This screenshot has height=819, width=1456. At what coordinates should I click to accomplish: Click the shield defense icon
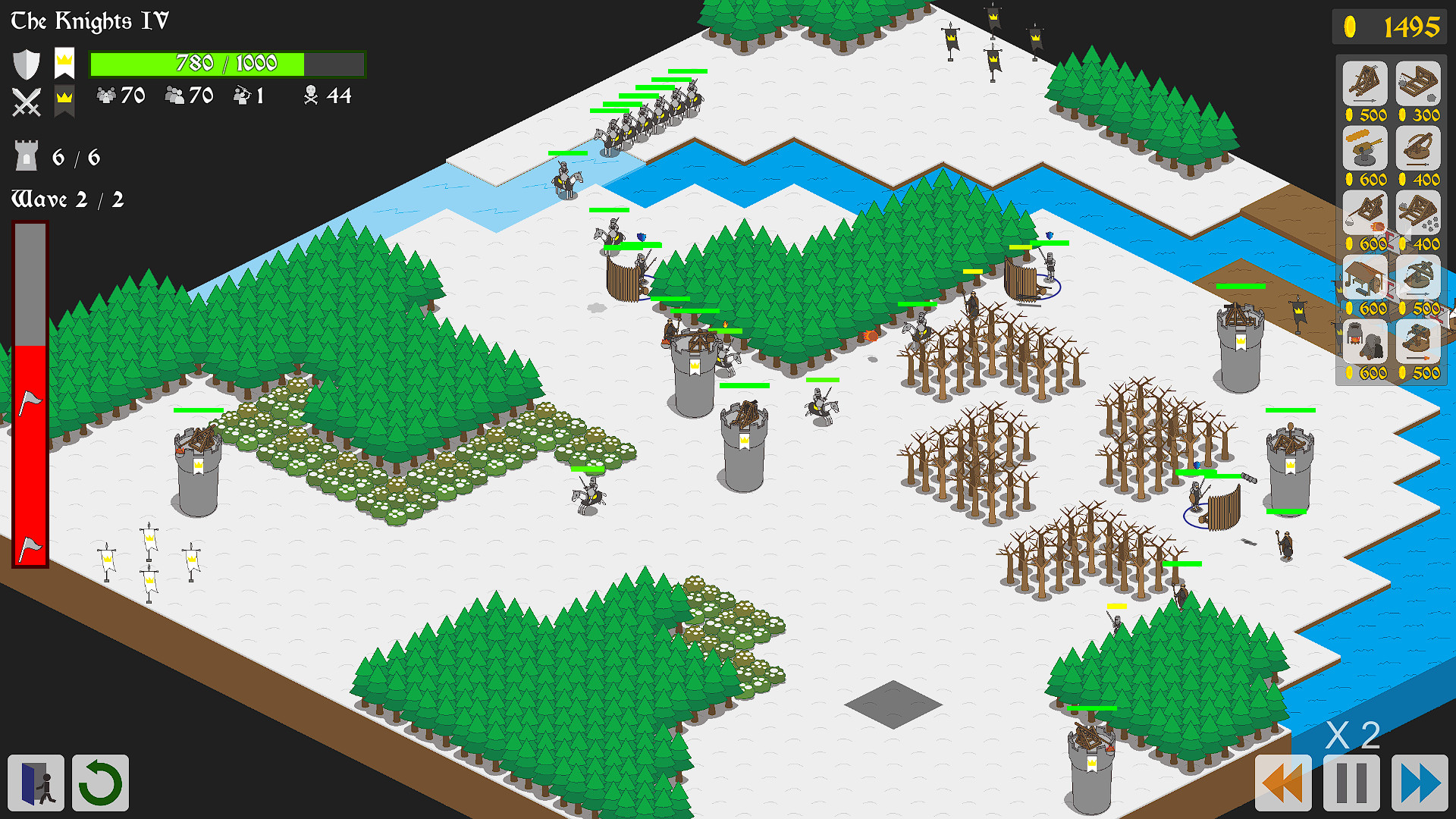click(26, 63)
